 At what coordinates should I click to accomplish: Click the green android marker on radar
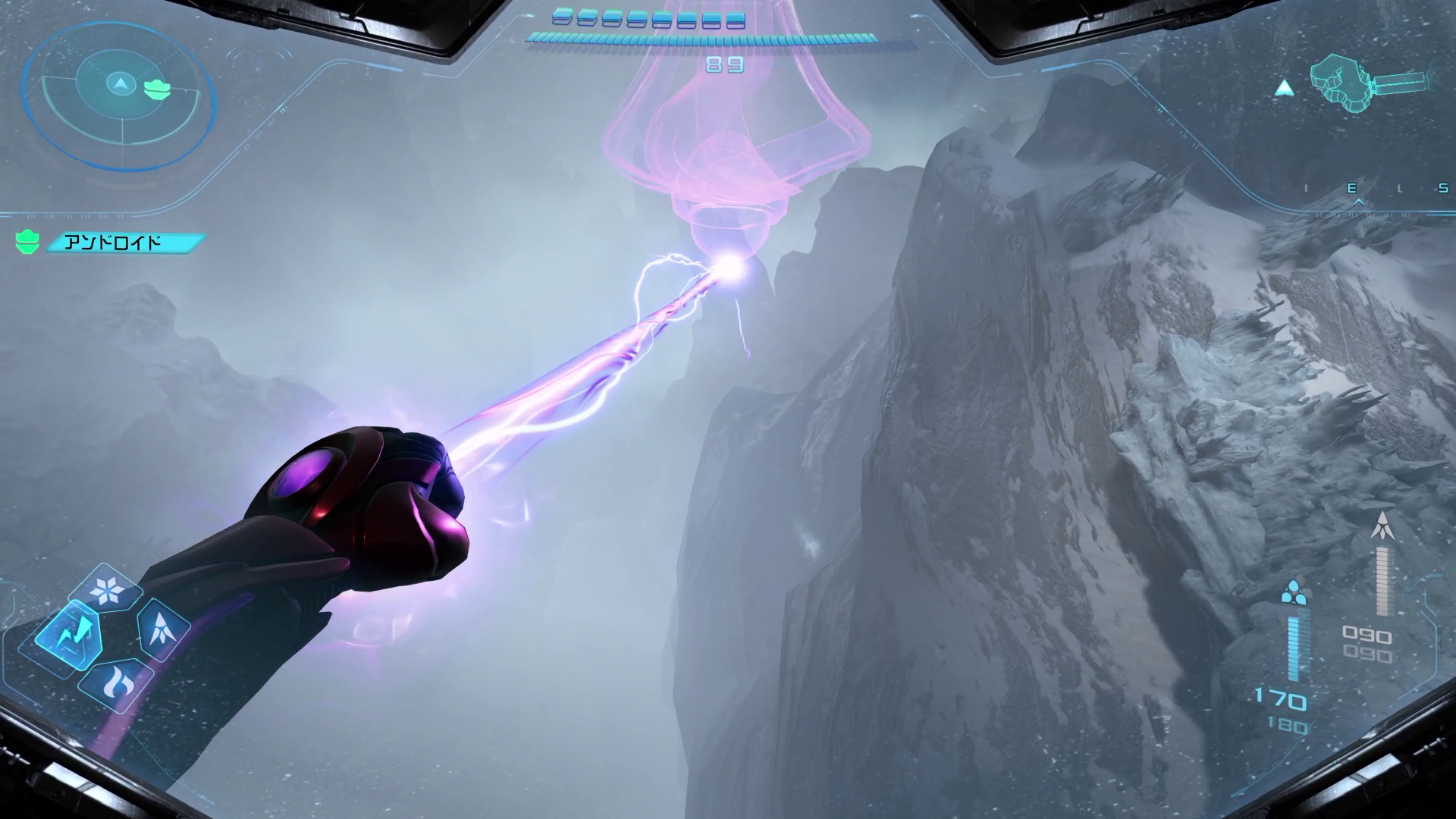[157, 89]
